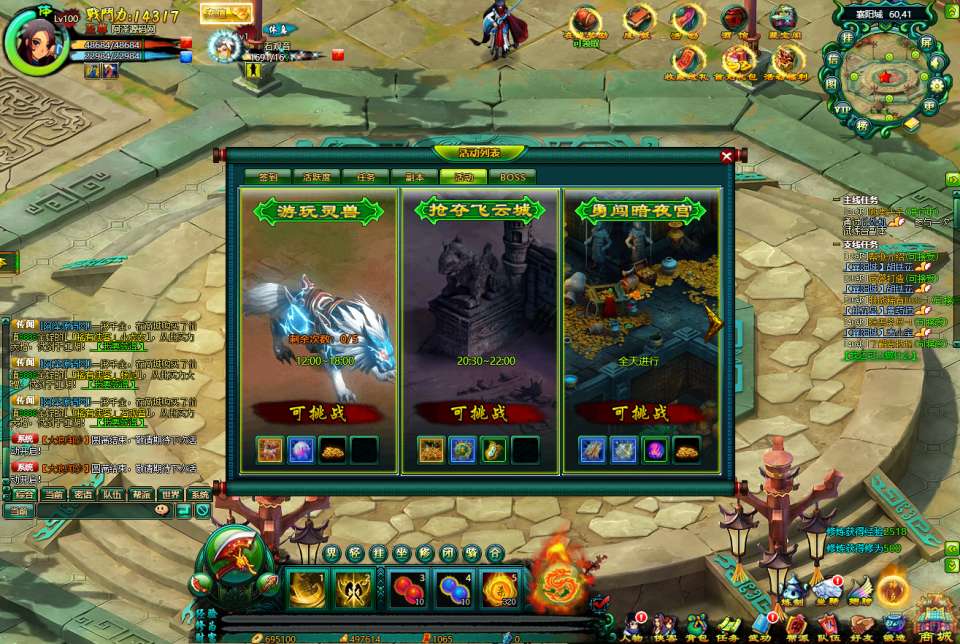The image size is (960, 644).
Task: Click 可挑战 under 抢夺飞云城
Action: click(x=479, y=413)
